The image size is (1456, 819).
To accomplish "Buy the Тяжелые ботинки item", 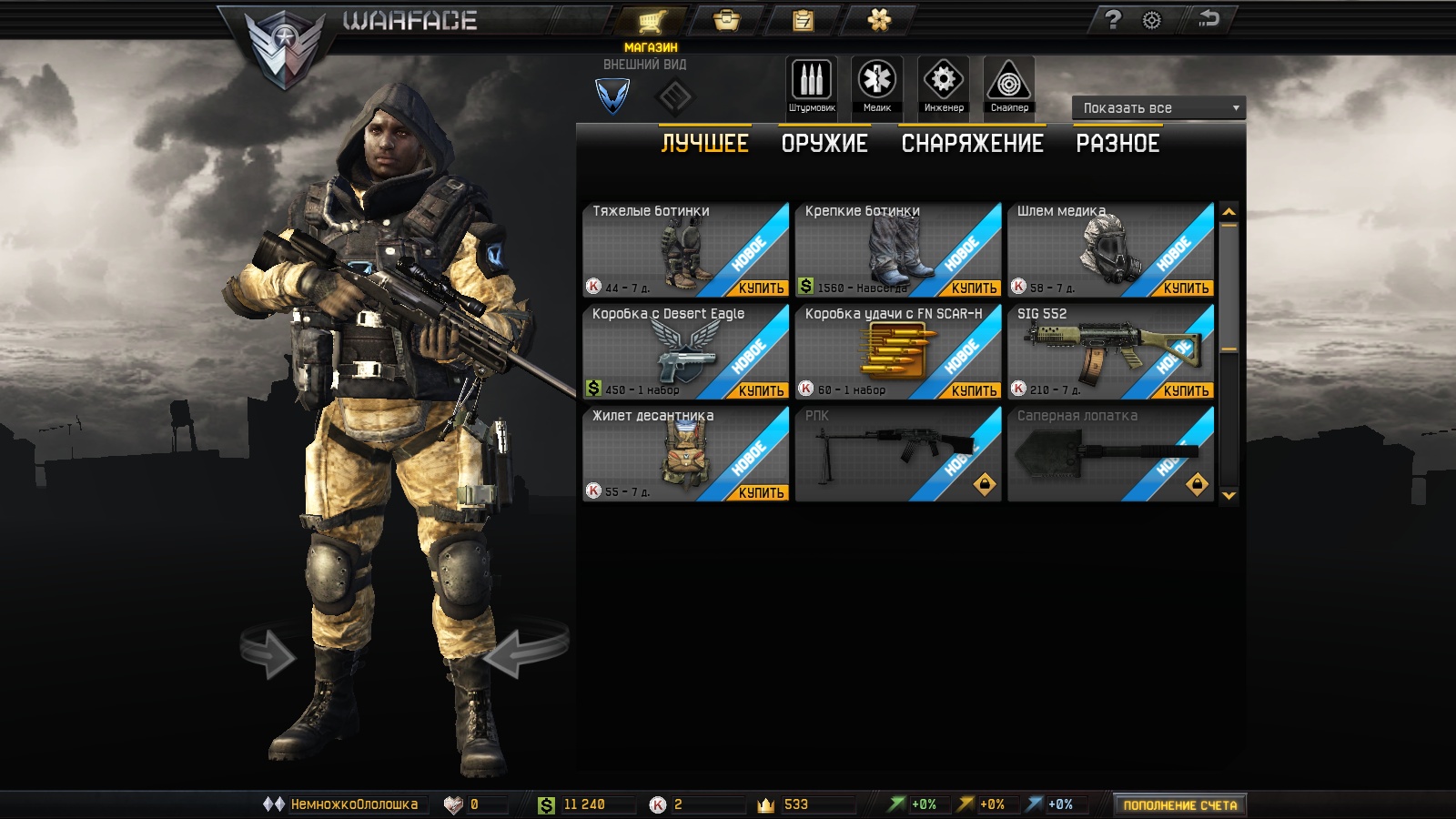I will pos(761,288).
